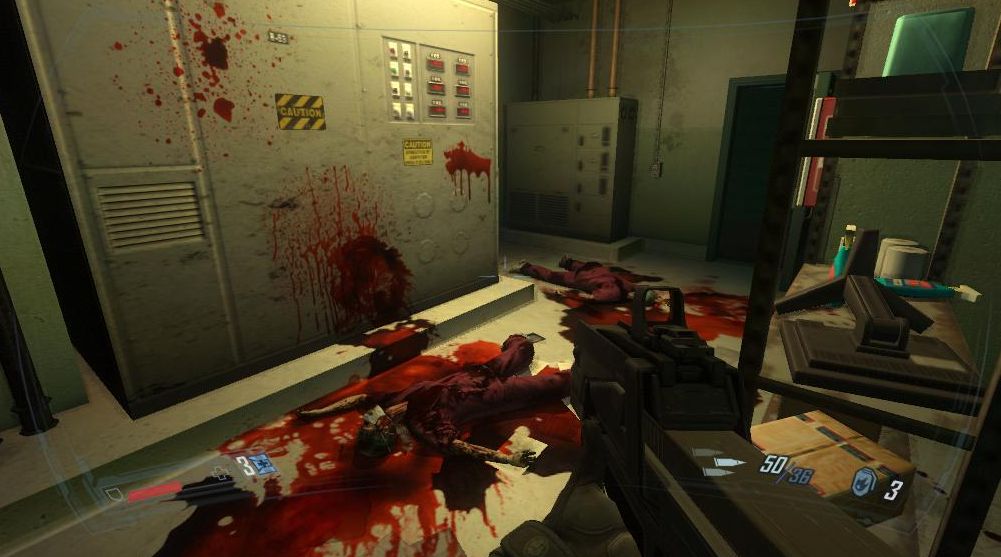Viewport: 1001px width, 557px height.
Task: Click the armor shield icon
Action: [x=112, y=493]
